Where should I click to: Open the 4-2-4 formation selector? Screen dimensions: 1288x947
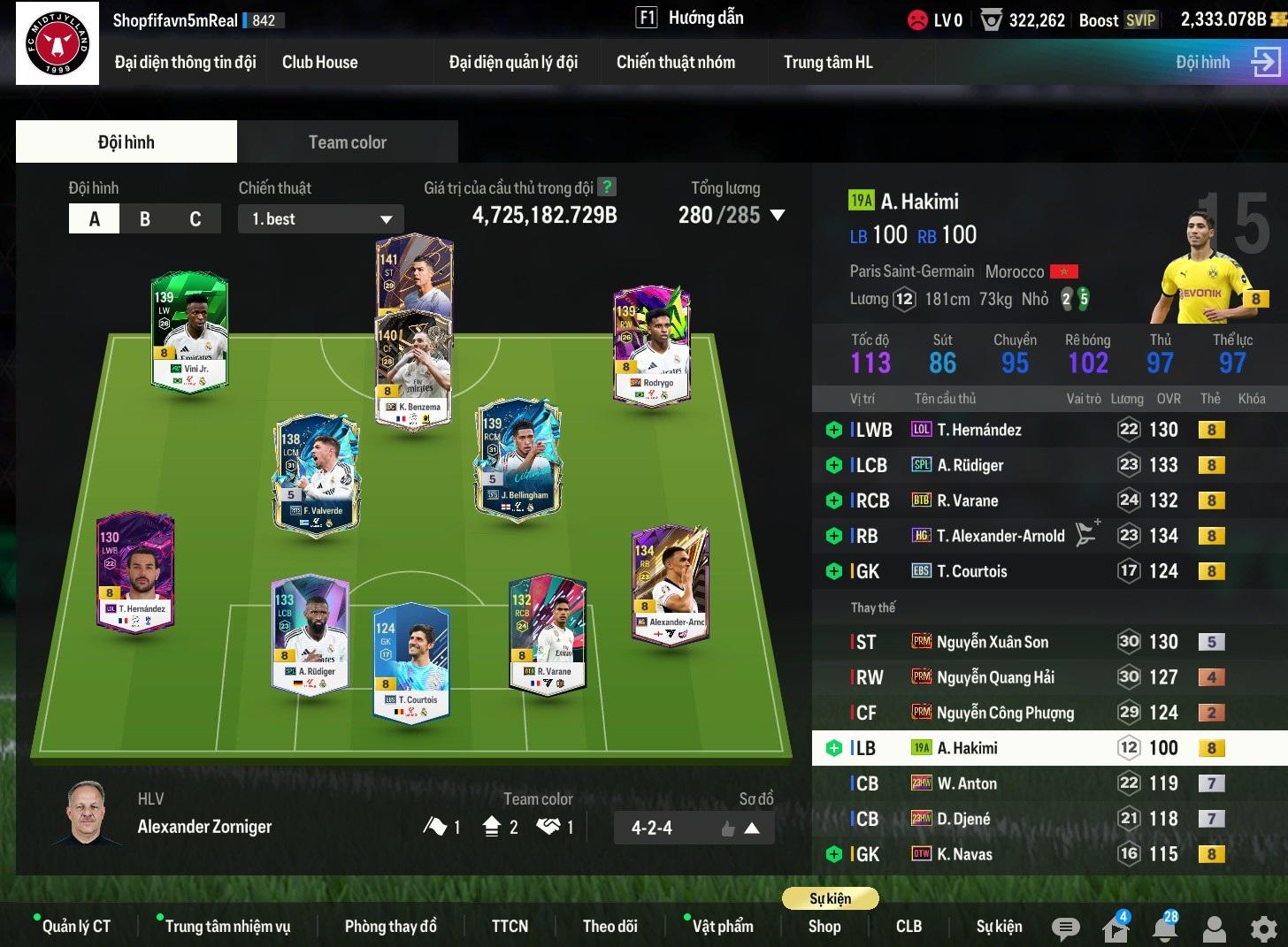pyautogui.click(x=694, y=829)
